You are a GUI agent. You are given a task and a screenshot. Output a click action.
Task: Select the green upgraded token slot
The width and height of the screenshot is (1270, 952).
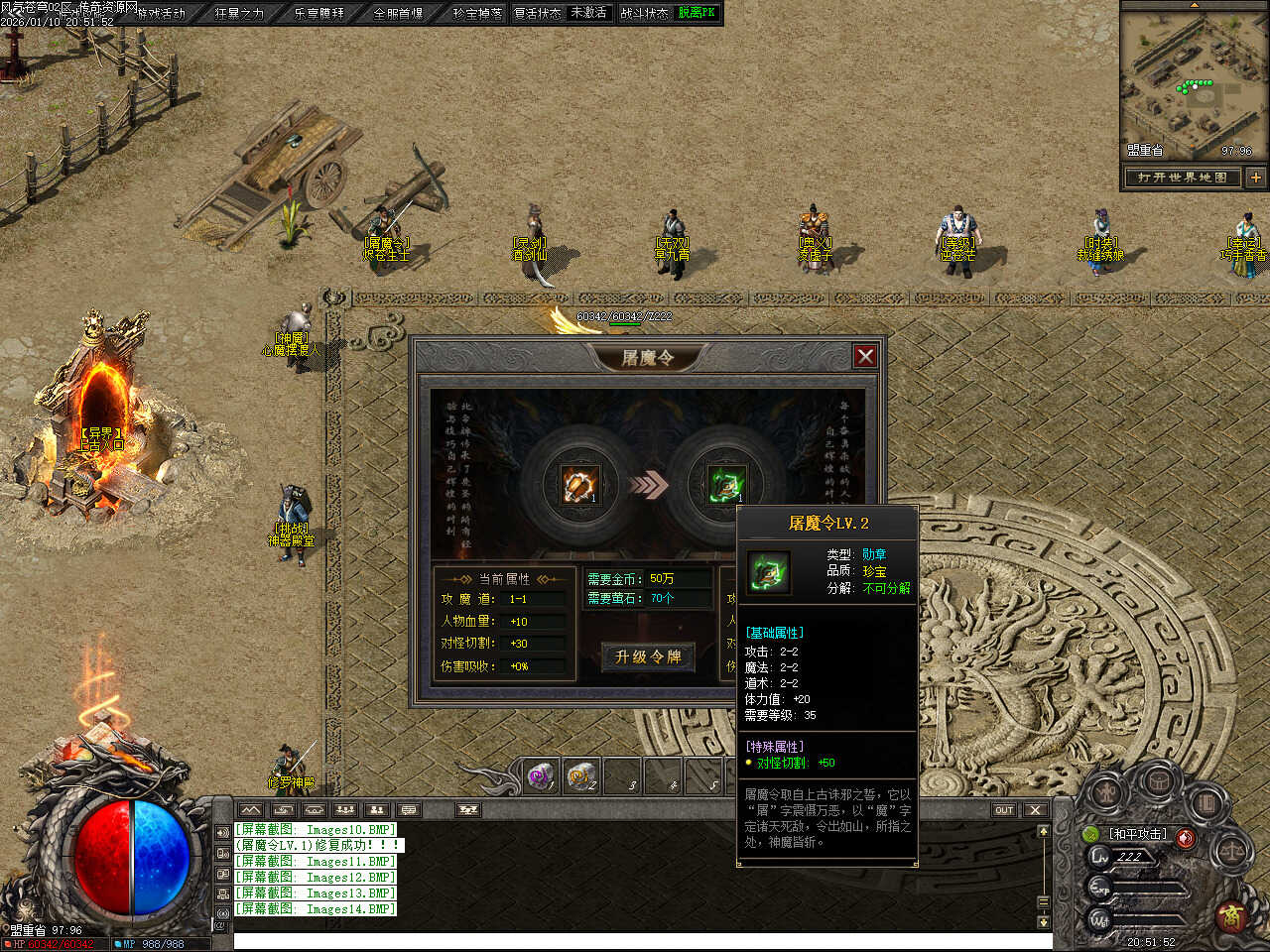tap(726, 484)
